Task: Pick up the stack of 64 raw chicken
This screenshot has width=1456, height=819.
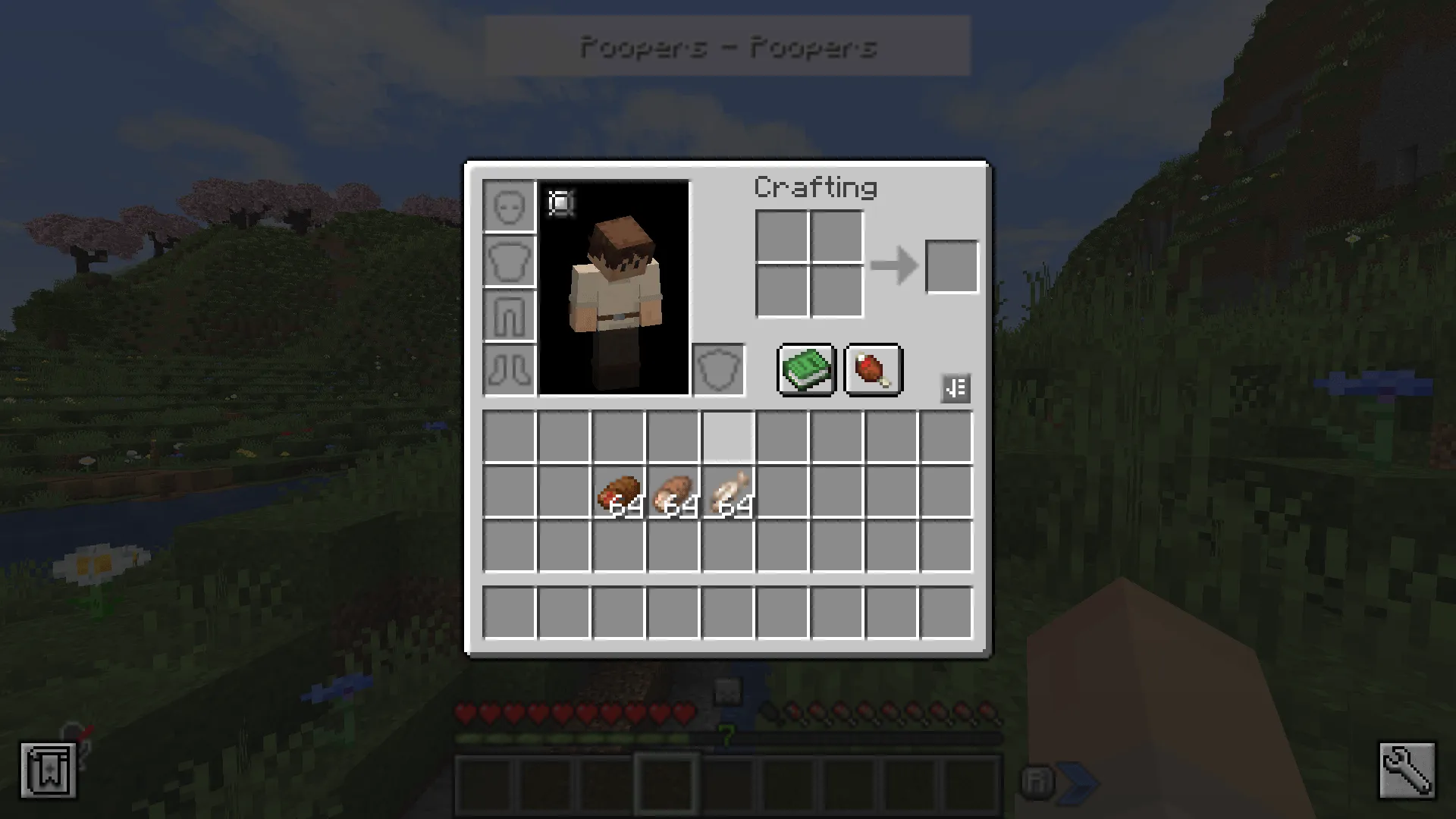Action: tap(729, 491)
